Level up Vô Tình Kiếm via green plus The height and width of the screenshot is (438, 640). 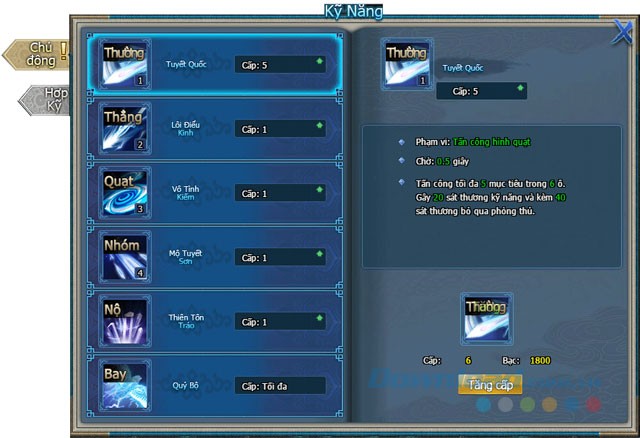pyautogui.click(x=319, y=190)
